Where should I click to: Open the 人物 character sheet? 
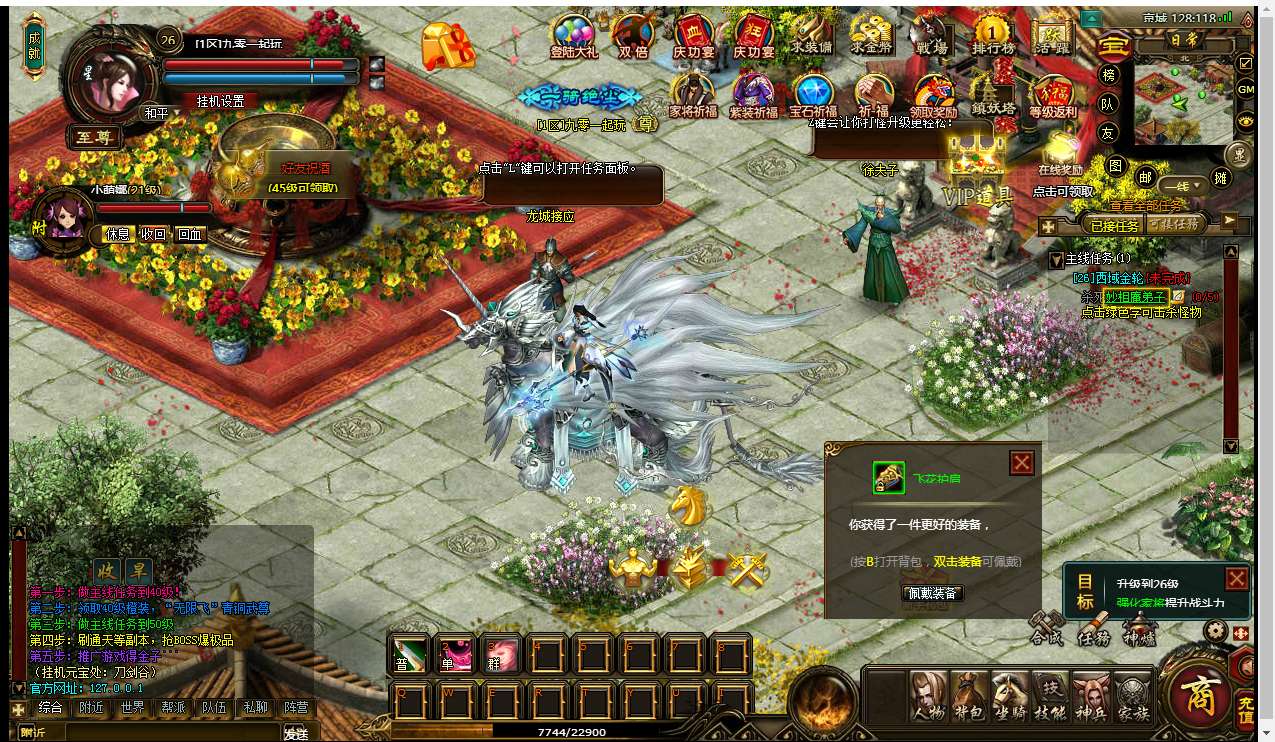(x=928, y=695)
